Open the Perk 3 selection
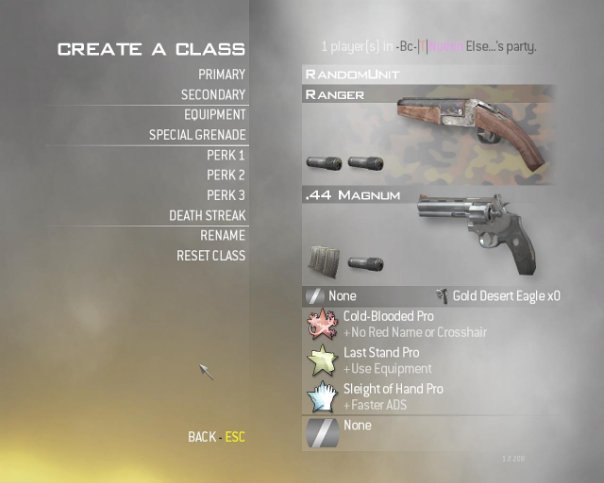The width and height of the screenshot is (604, 483). pos(226,195)
